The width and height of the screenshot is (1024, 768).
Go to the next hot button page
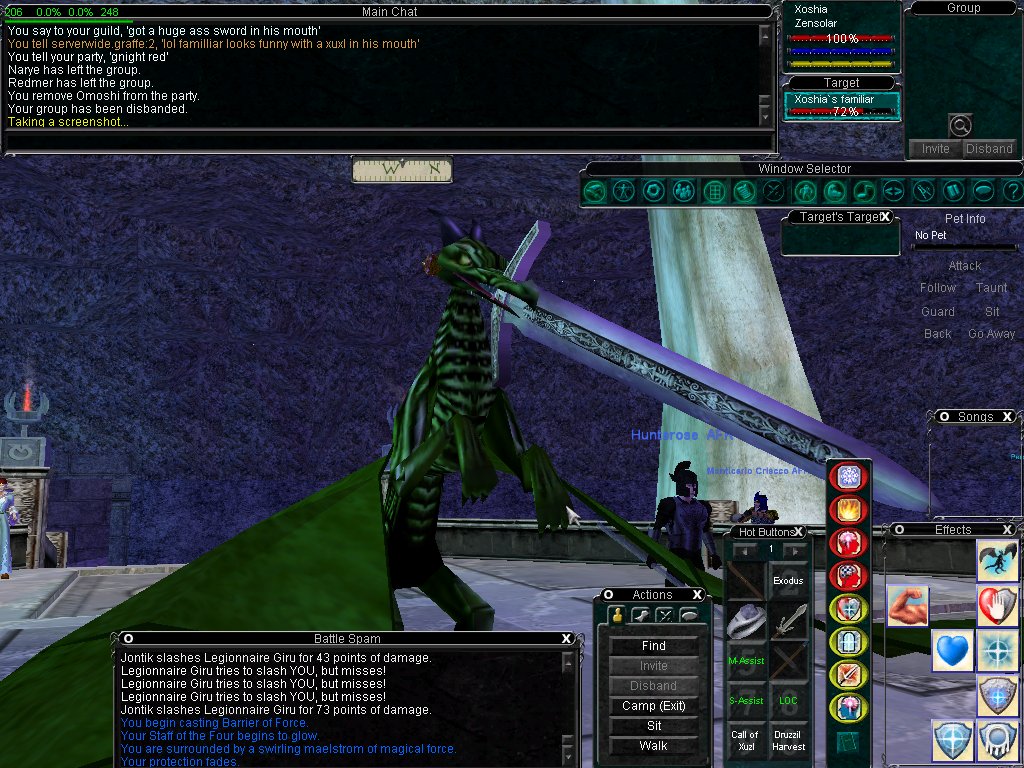coord(794,550)
